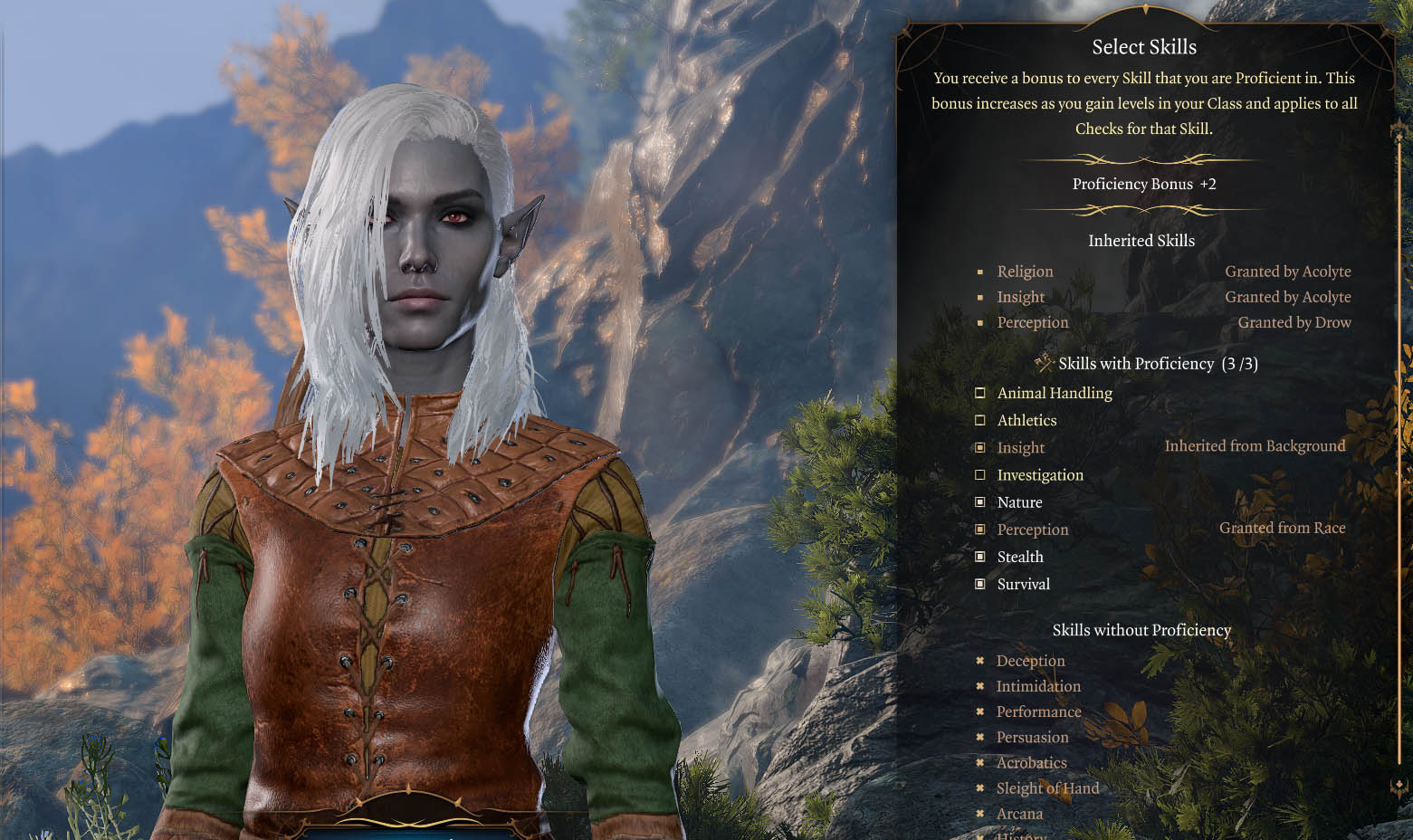Click the cross marker icon beside Deception
Image resolution: width=1413 pixels, height=840 pixels.
(x=980, y=661)
